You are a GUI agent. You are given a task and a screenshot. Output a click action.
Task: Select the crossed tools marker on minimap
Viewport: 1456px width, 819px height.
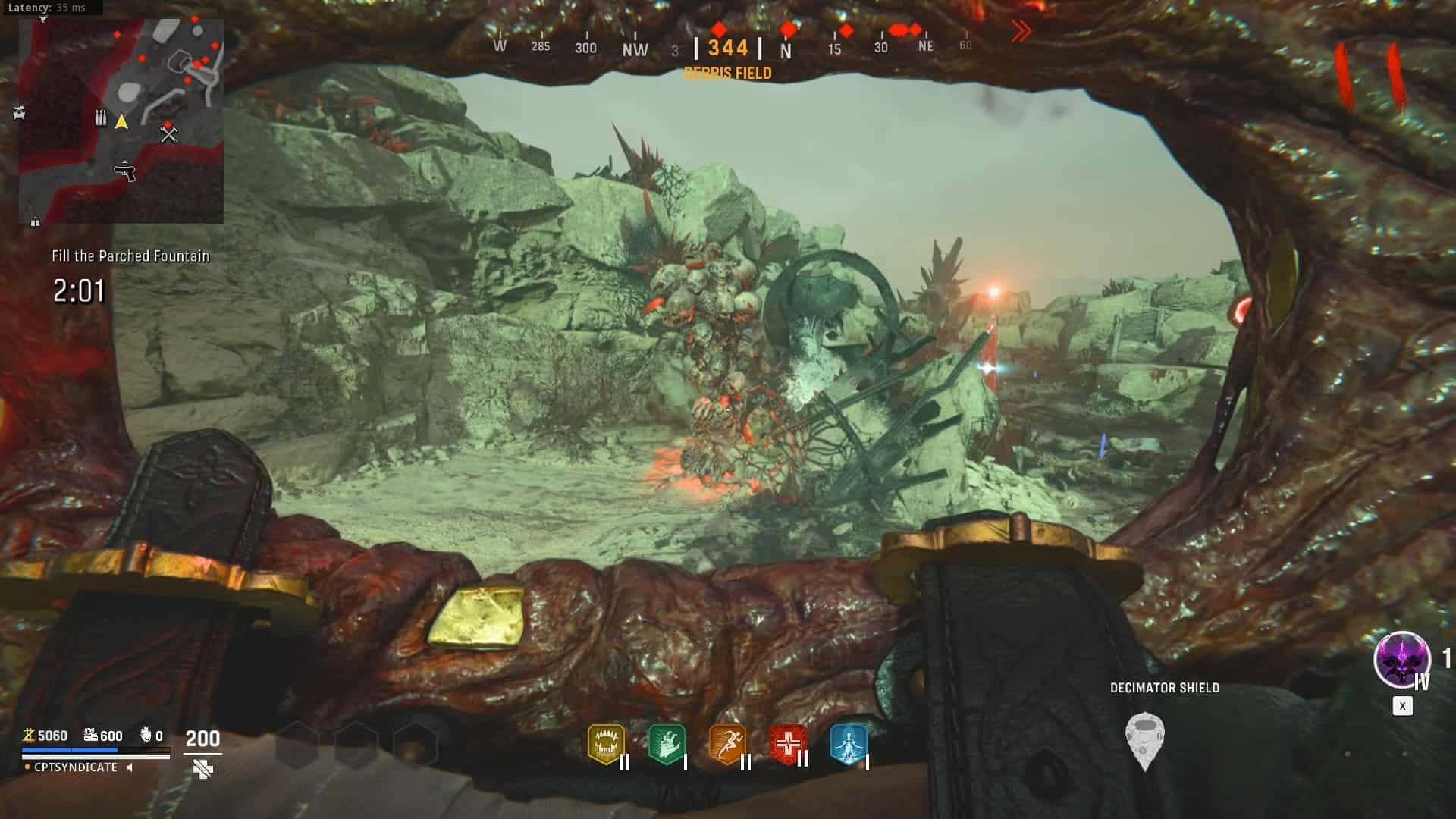point(168,135)
